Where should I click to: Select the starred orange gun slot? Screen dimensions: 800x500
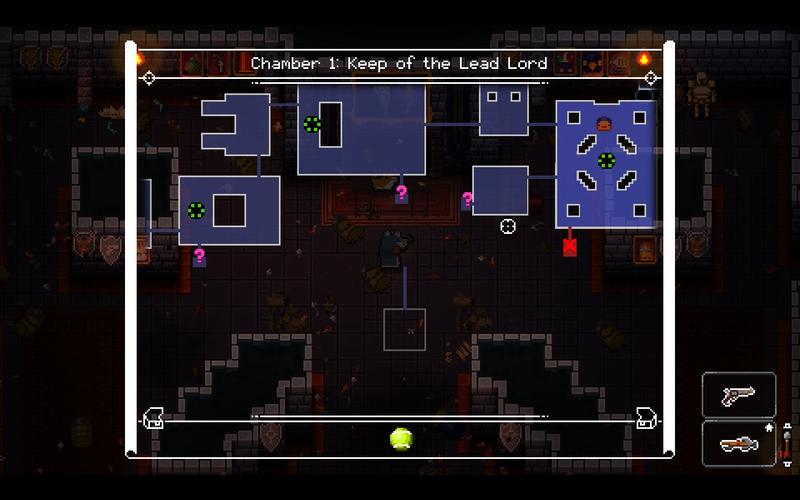[x=739, y=443]
